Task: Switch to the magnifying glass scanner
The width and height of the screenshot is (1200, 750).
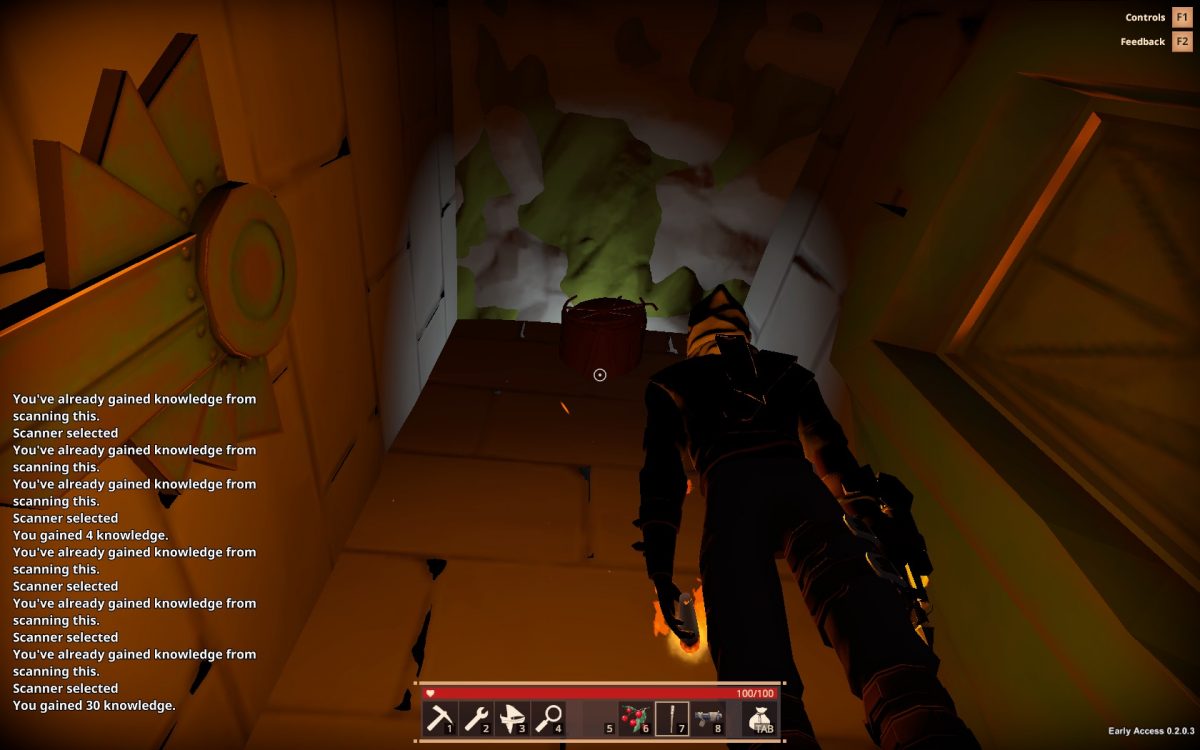Action: click(x=549, y=718)
